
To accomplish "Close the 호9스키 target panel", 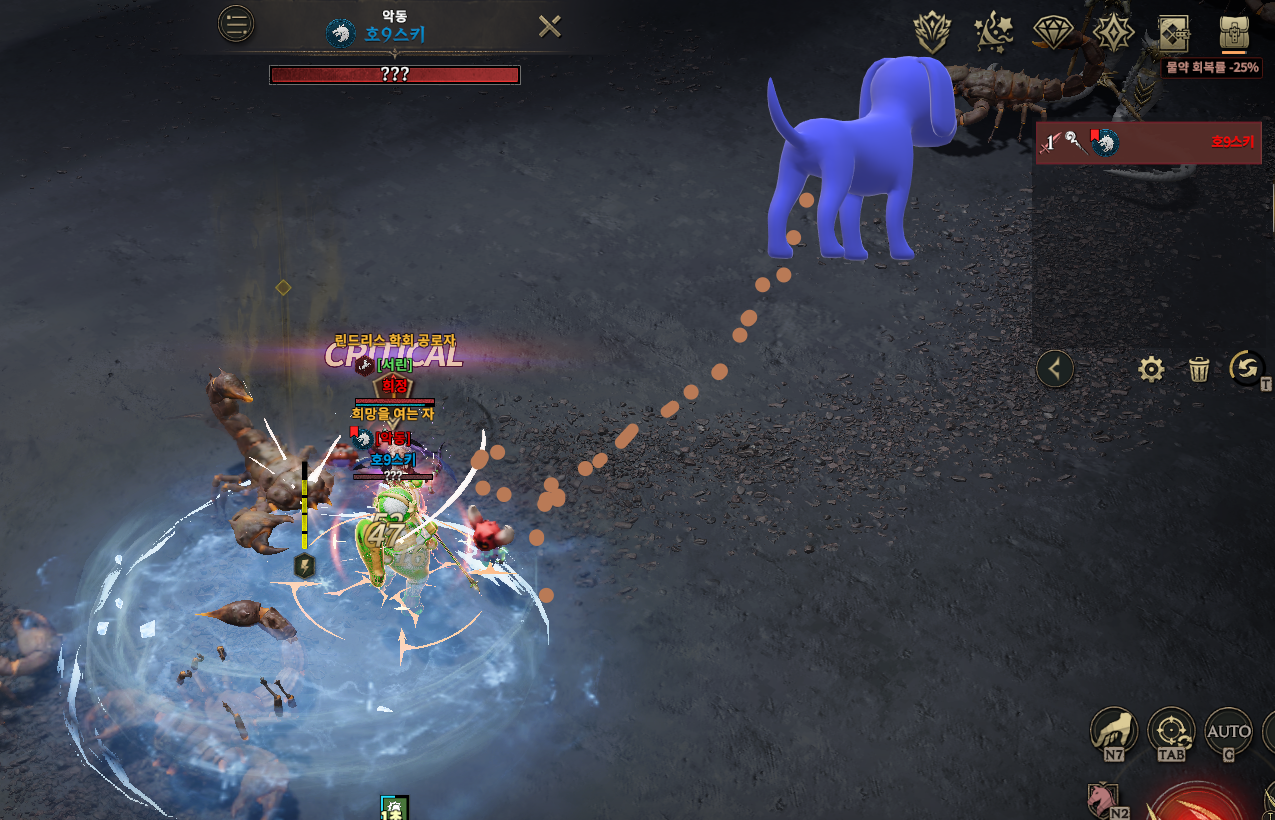I will click(x=549, y=26).
